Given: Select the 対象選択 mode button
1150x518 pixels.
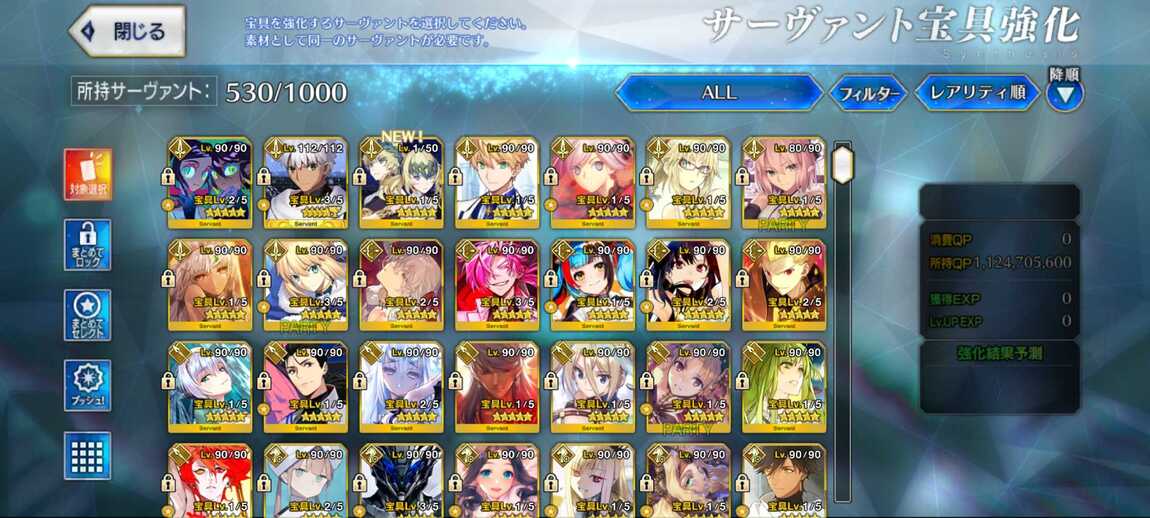Looking at the screenshot, I should pyautogui.click(x=88, y=175).
